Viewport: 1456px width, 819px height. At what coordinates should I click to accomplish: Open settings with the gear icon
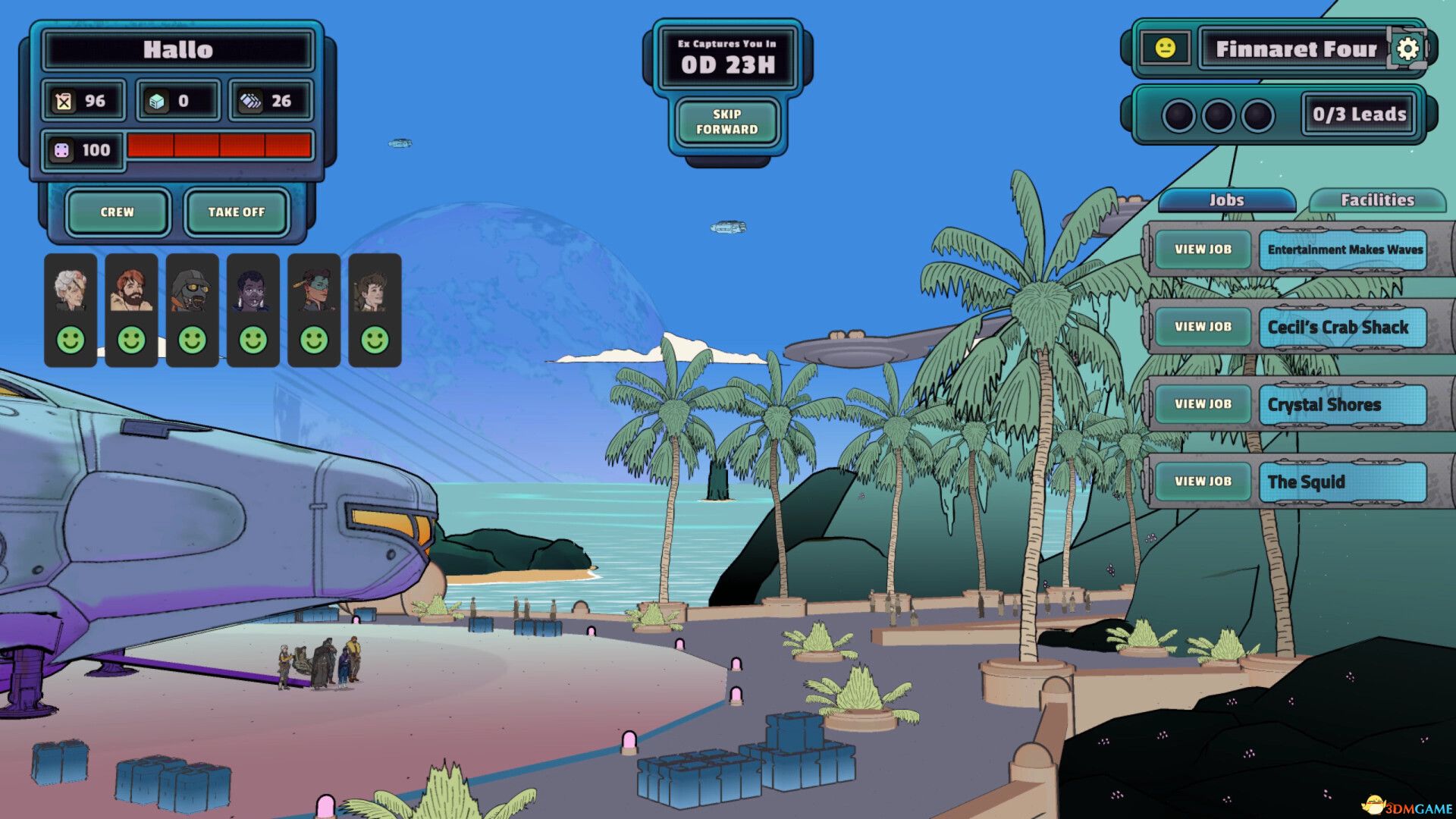[1407, 49]
